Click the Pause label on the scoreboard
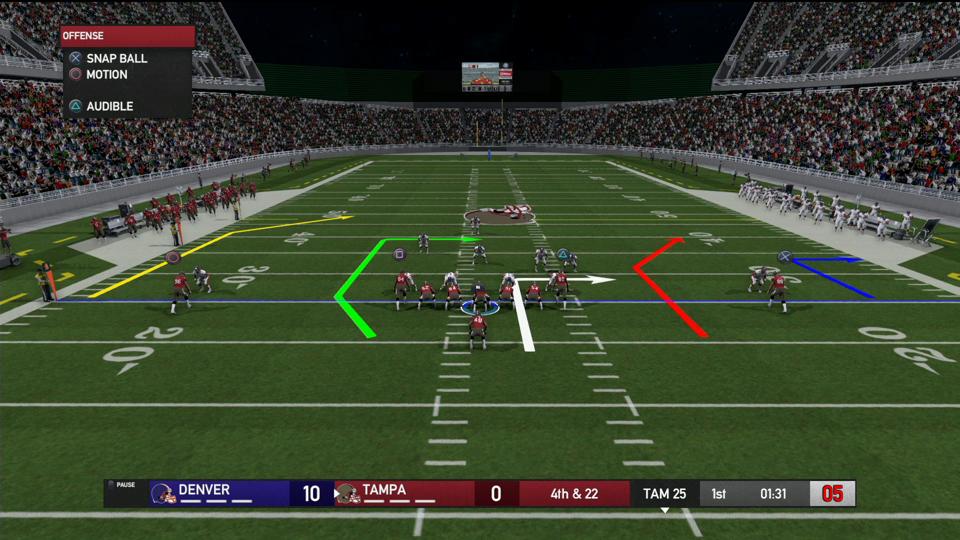The image size is (960, 540). click(x=124, y=485)
